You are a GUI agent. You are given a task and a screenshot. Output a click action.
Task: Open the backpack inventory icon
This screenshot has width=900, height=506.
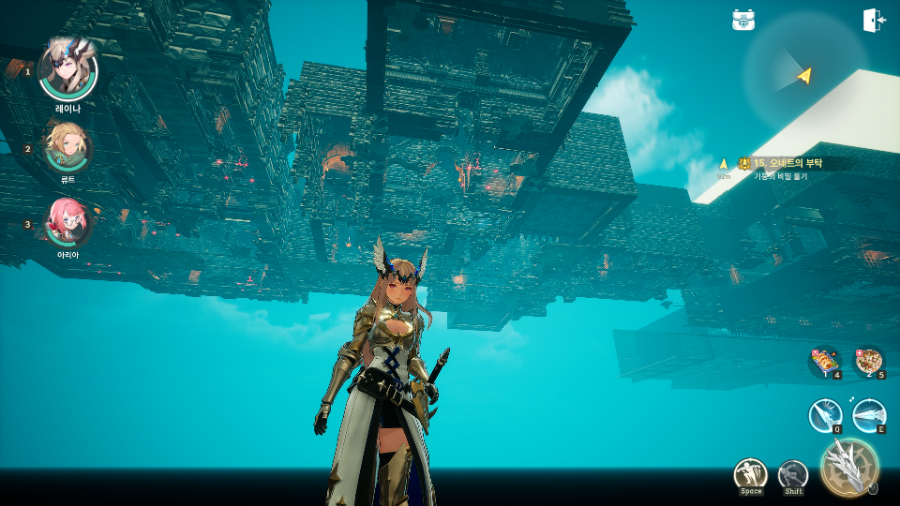click(743, 20)
